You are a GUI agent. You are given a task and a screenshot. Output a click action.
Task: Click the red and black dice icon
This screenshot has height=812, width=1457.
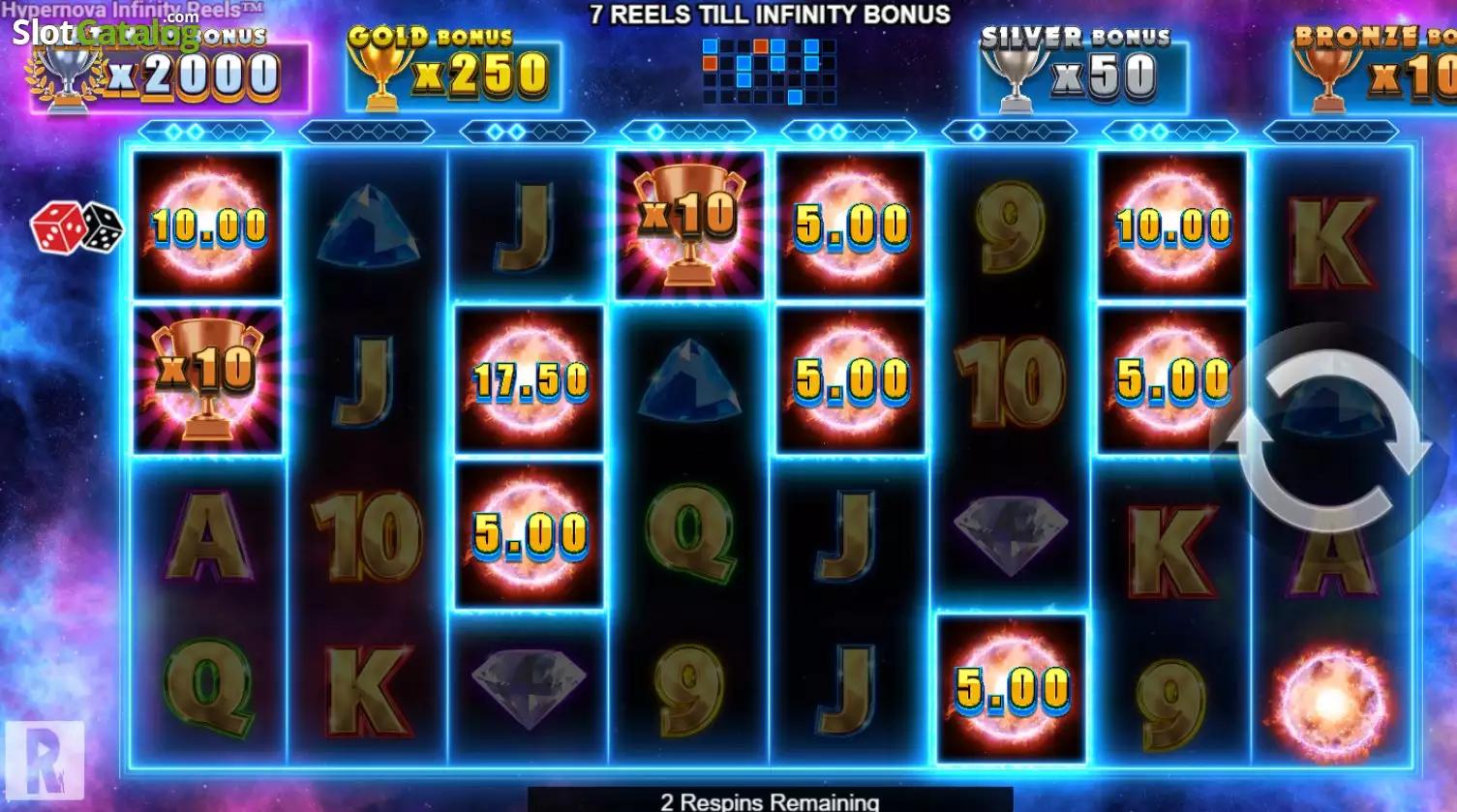pos(76,228)
